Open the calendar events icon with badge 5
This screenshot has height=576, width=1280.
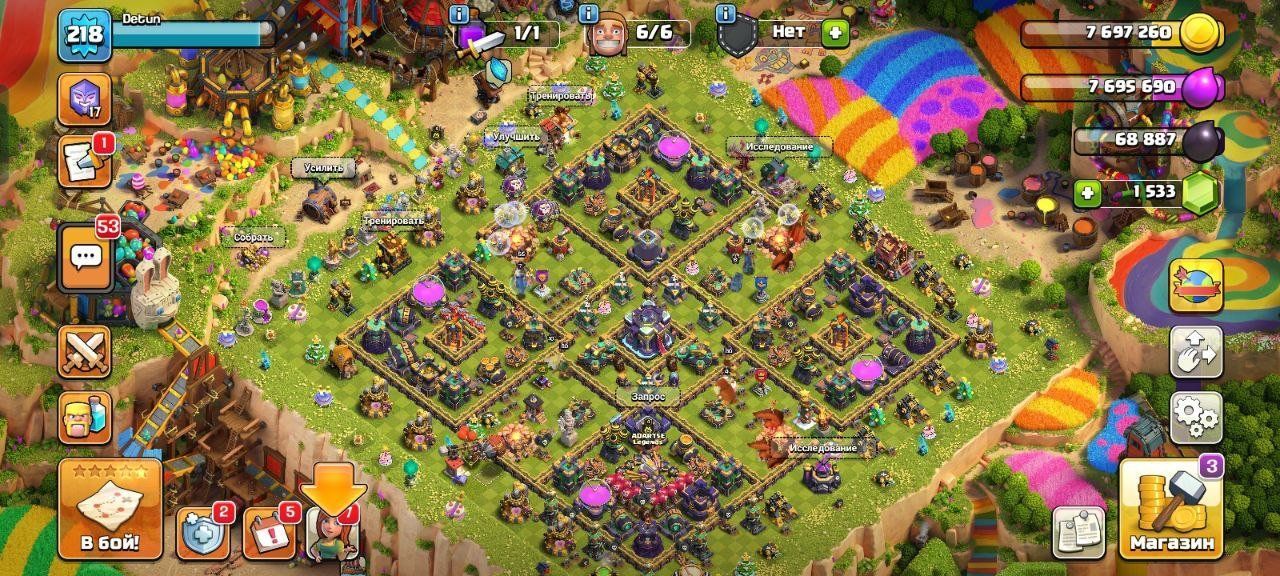tap(268, 534)
